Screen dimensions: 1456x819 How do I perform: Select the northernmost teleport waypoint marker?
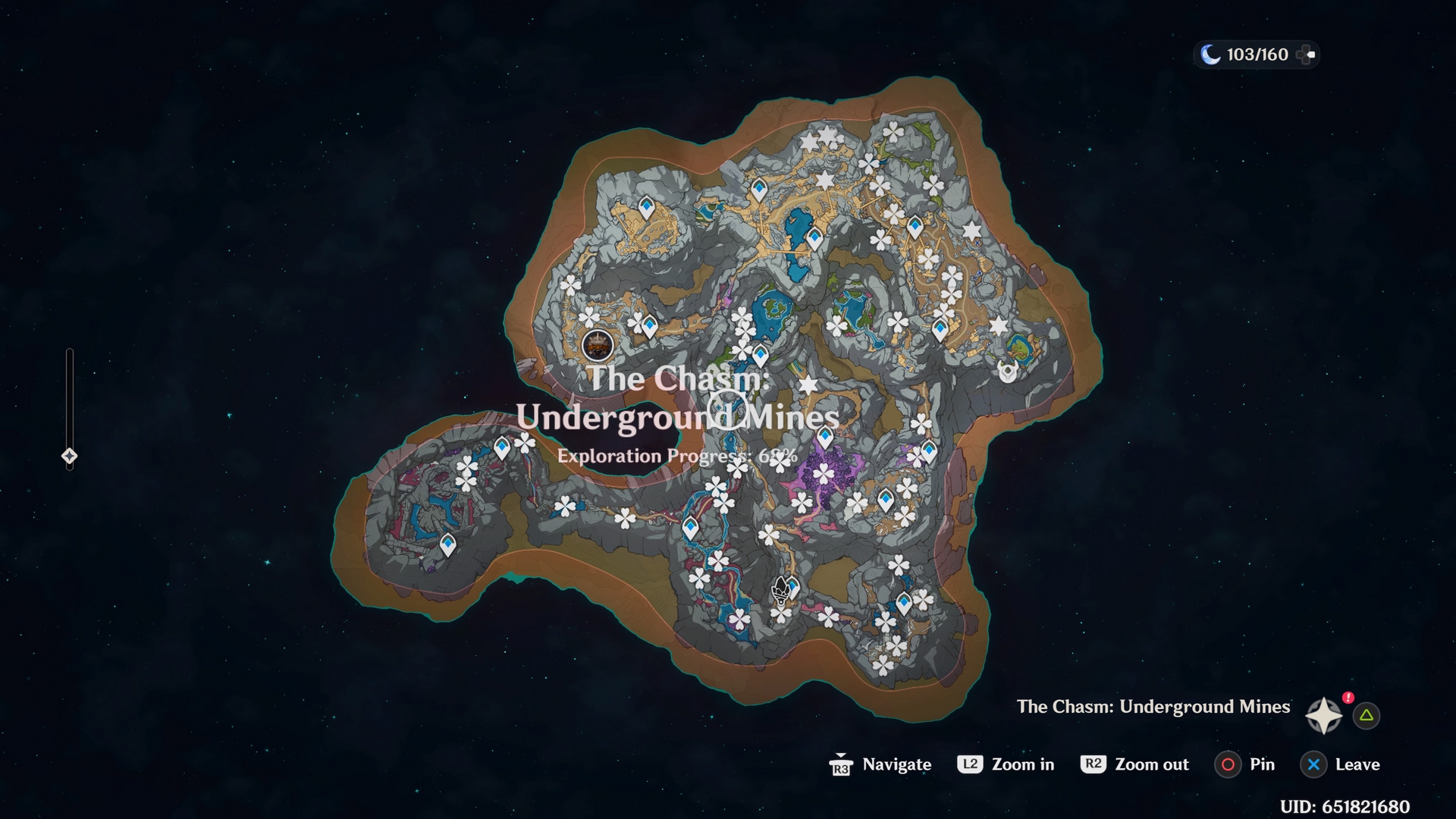pos(758,187)
